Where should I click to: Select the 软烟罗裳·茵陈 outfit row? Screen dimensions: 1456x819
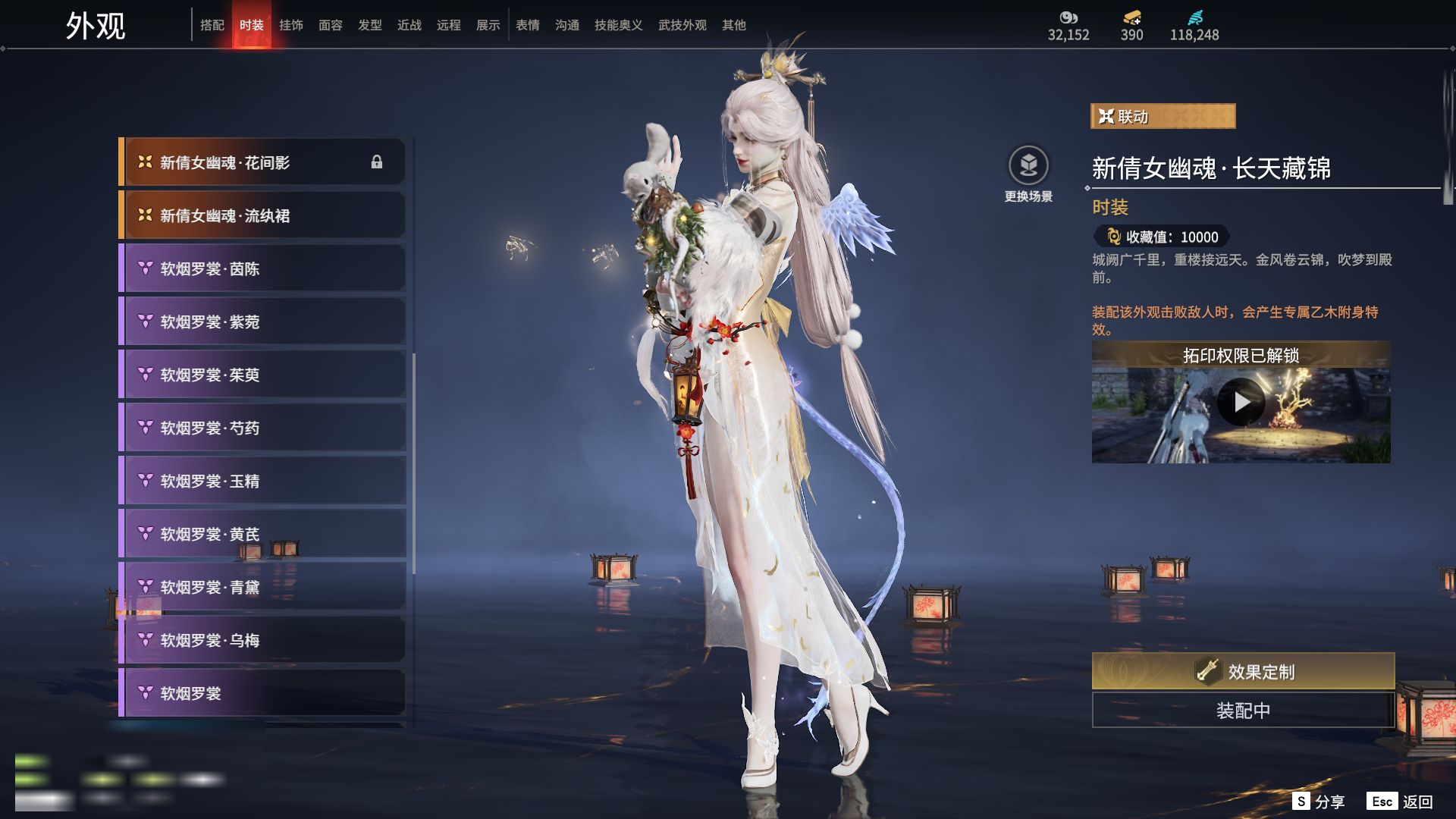(262, 268)
